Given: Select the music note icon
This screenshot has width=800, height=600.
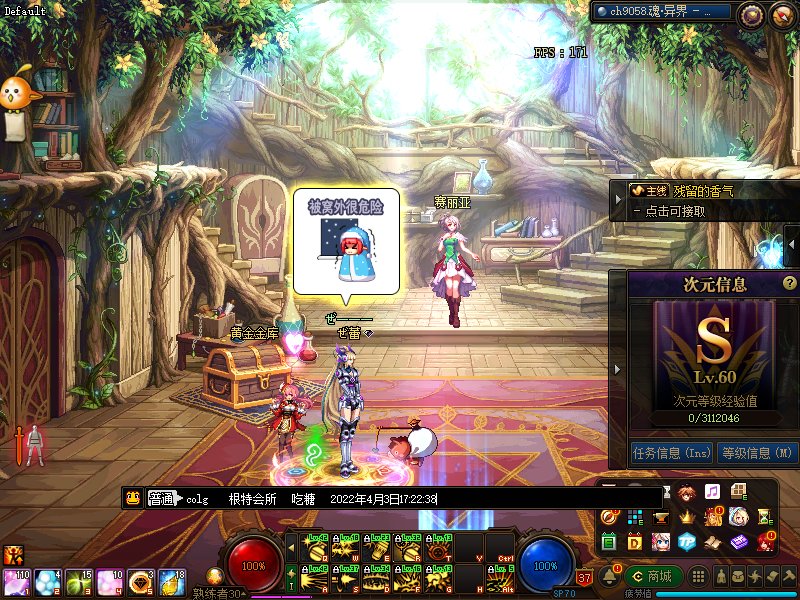Looking at the screenshot, I should click(x=712, y=492).
